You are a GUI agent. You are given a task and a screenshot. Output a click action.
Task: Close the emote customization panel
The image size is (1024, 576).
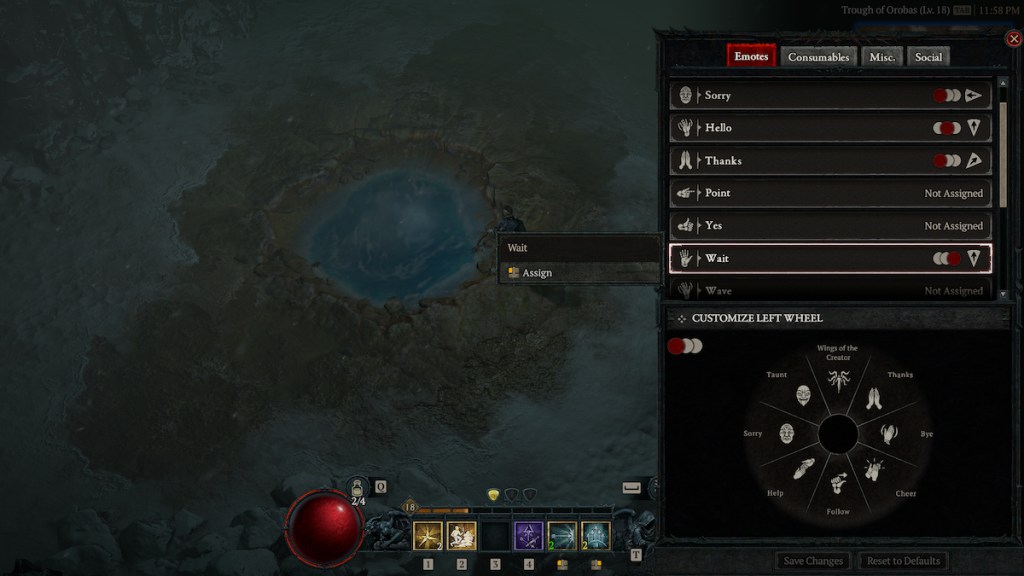1014,39
